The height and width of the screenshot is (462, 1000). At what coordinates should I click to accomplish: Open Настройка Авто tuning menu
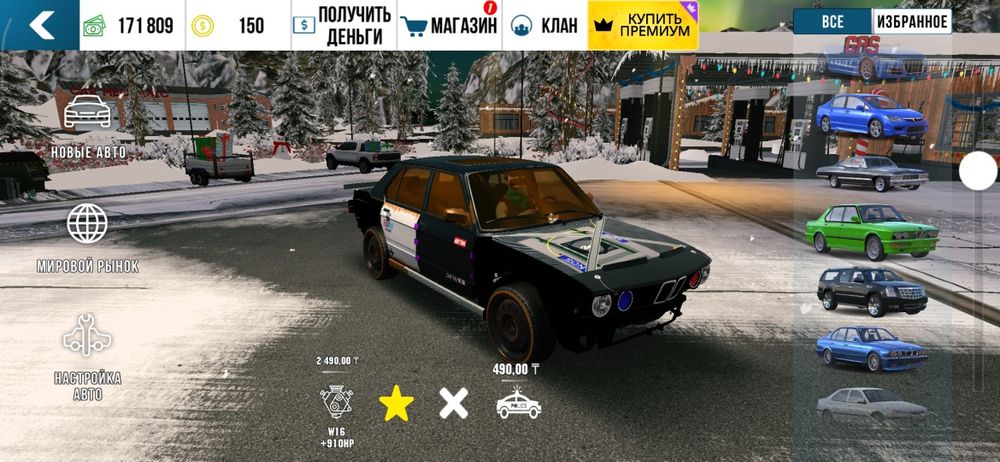(x=87, y=357)
